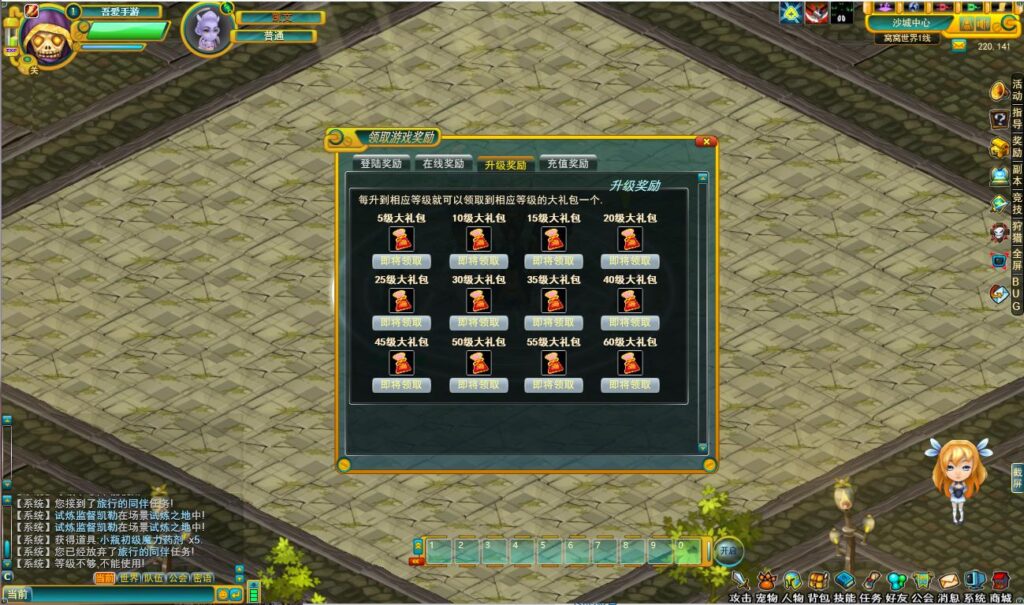Open the 副本 dungeon menu
1024x605 pixels.
(x=999, y=176)
